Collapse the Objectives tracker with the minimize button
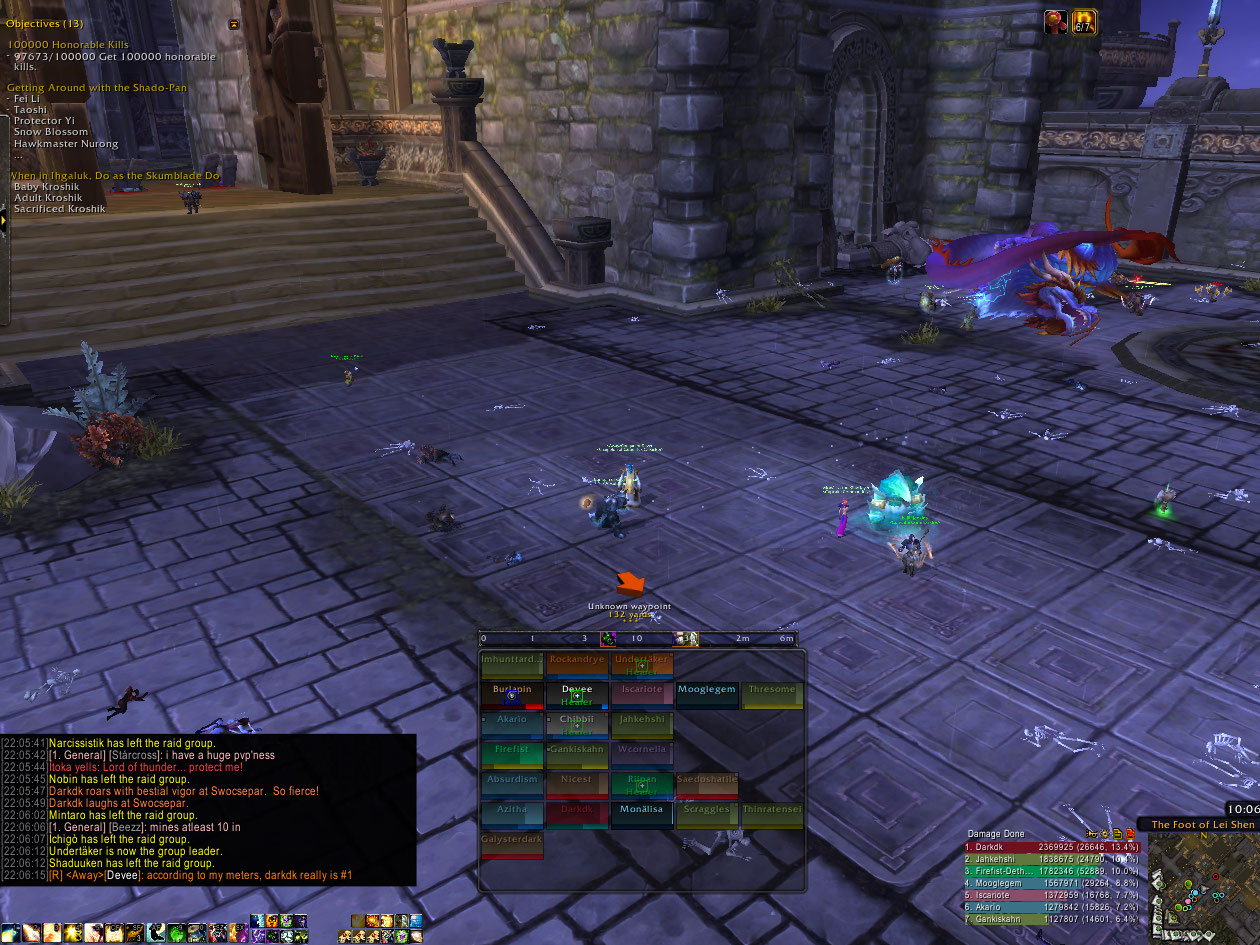This screenshot has height=945, width=1260. [234, 24]
